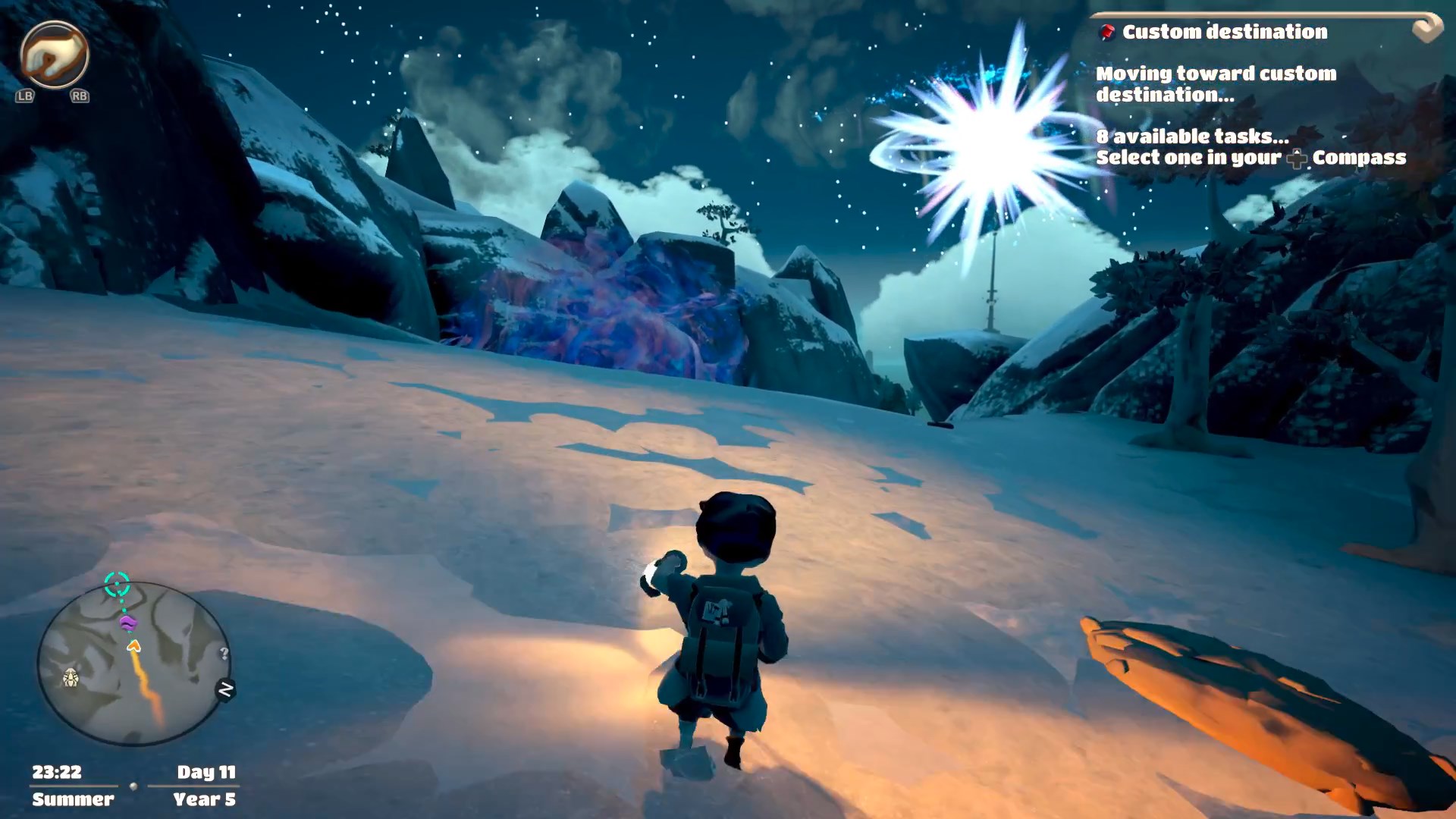The image size is (1456, 819).
Task: Select the creature icon on minimap
Action: pyautogui.click(x=71, y=677)
